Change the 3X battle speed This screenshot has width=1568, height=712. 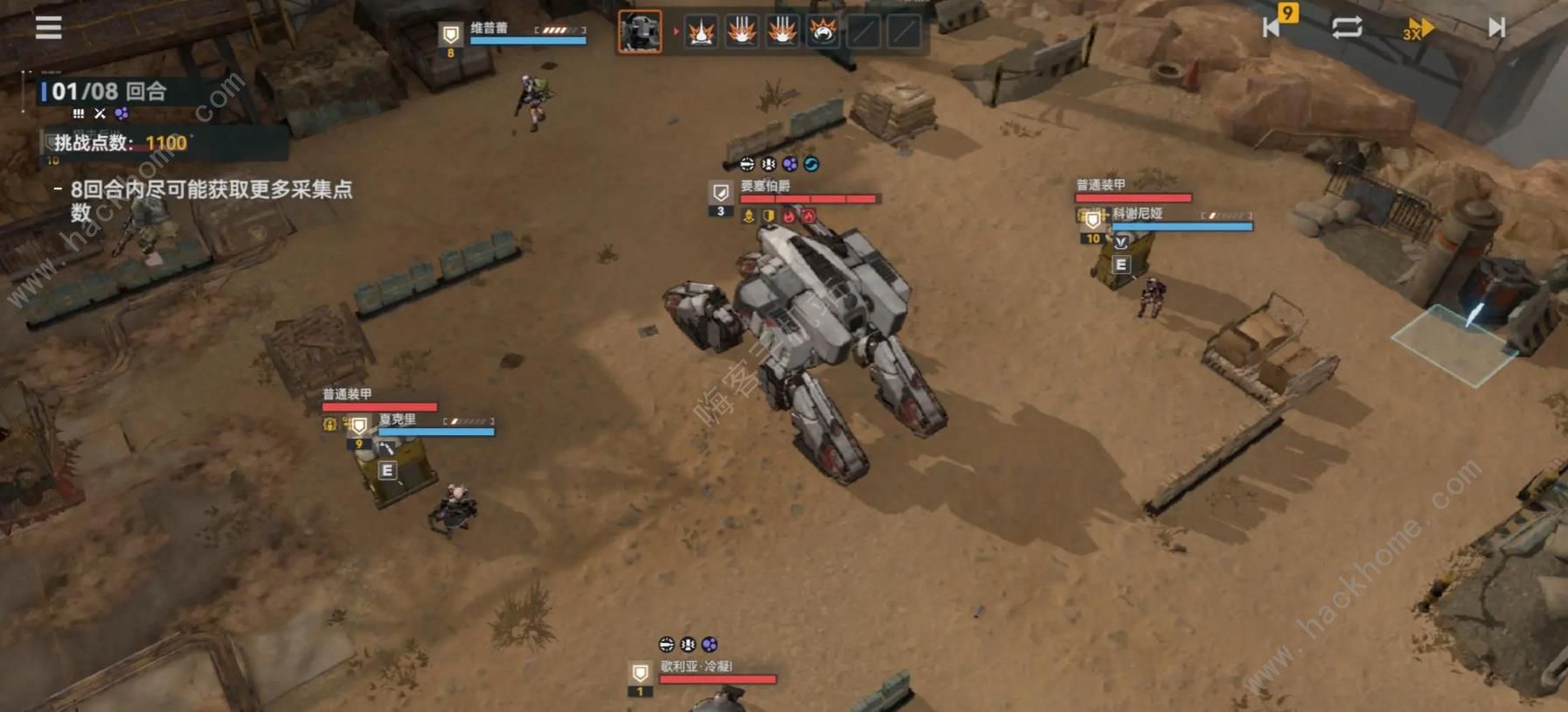pyautogui.click(x=1418, y=29)
